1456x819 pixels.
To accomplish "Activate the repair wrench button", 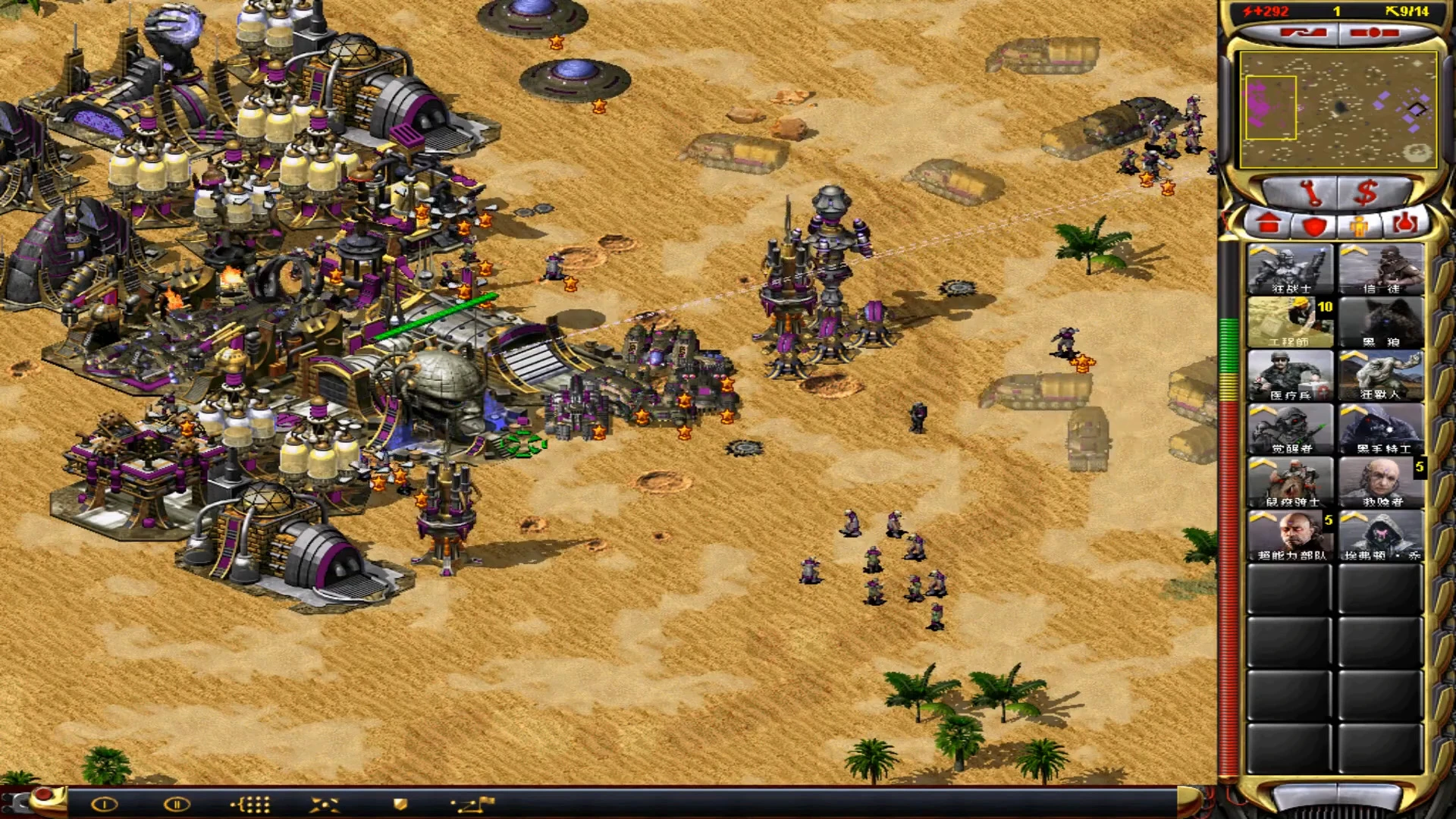I will click(x=1310, y=193).
